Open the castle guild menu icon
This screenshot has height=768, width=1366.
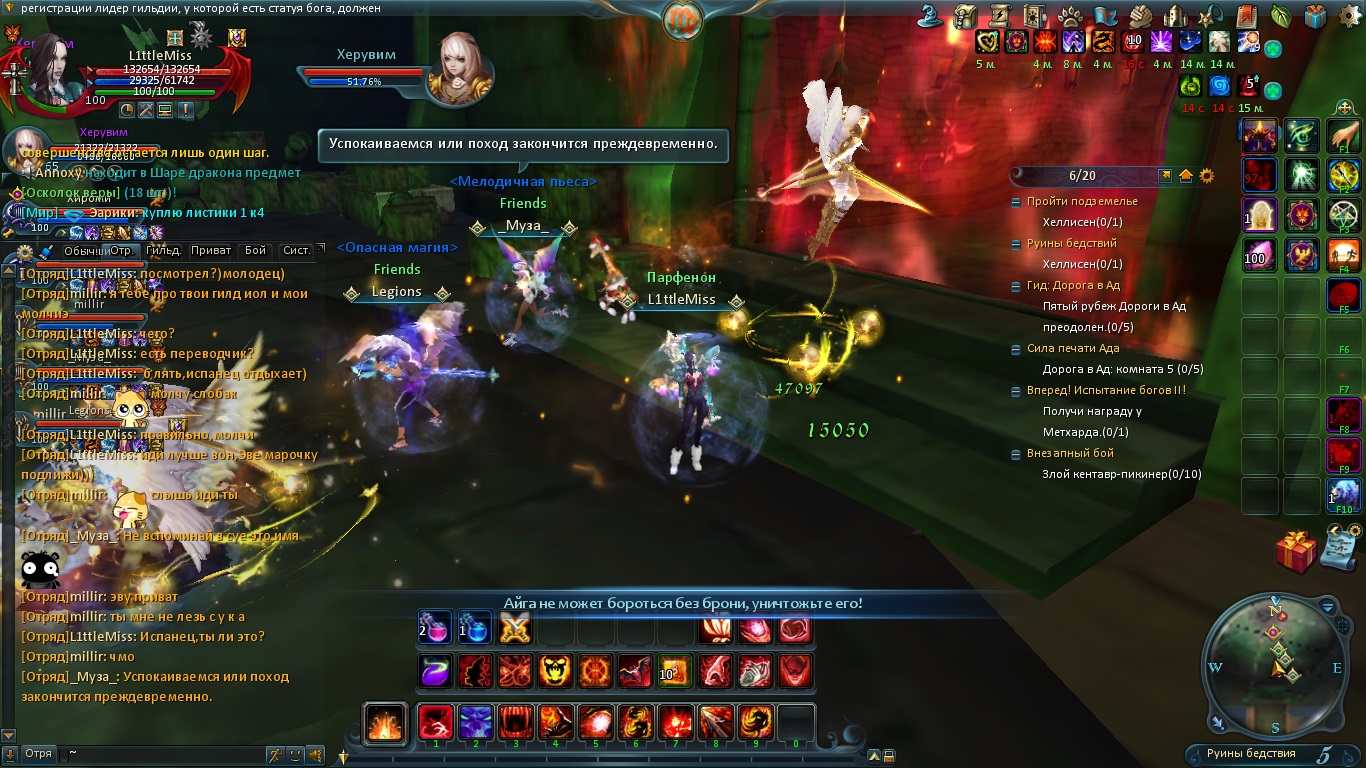[1176, 16]
